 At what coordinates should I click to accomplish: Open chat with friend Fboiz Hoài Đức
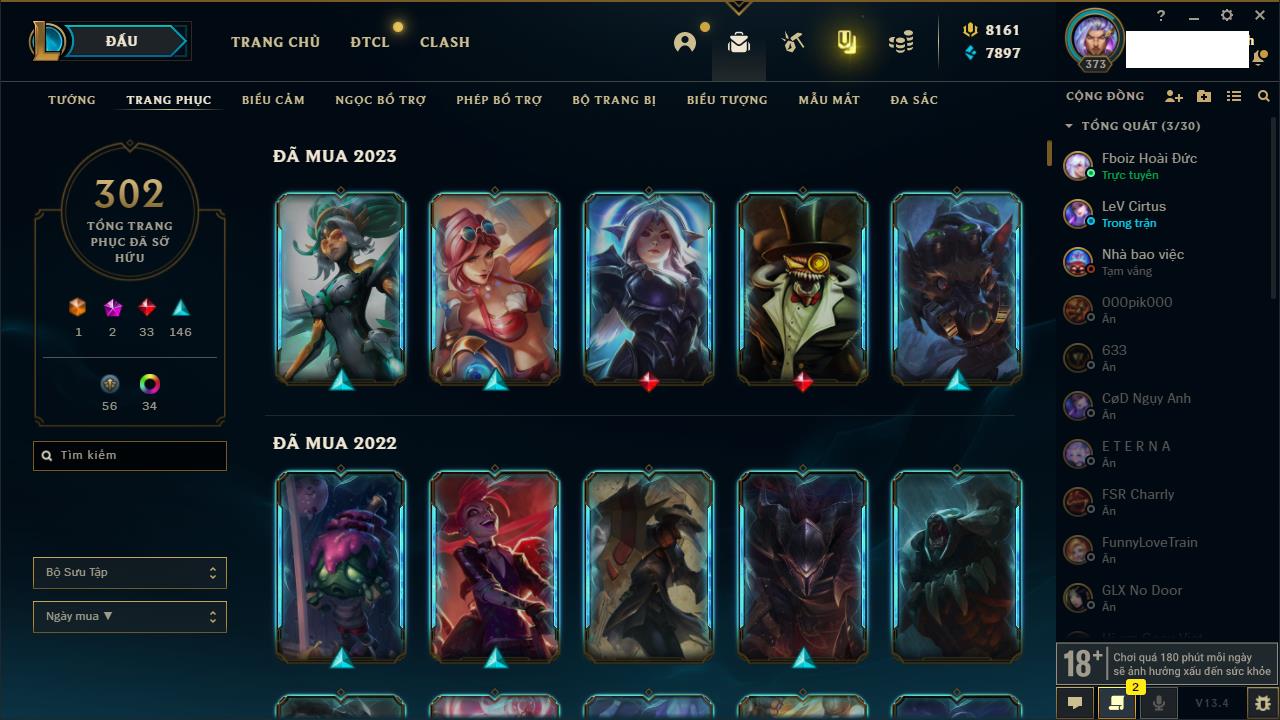pyautogui.click(x=1148, y=165)
